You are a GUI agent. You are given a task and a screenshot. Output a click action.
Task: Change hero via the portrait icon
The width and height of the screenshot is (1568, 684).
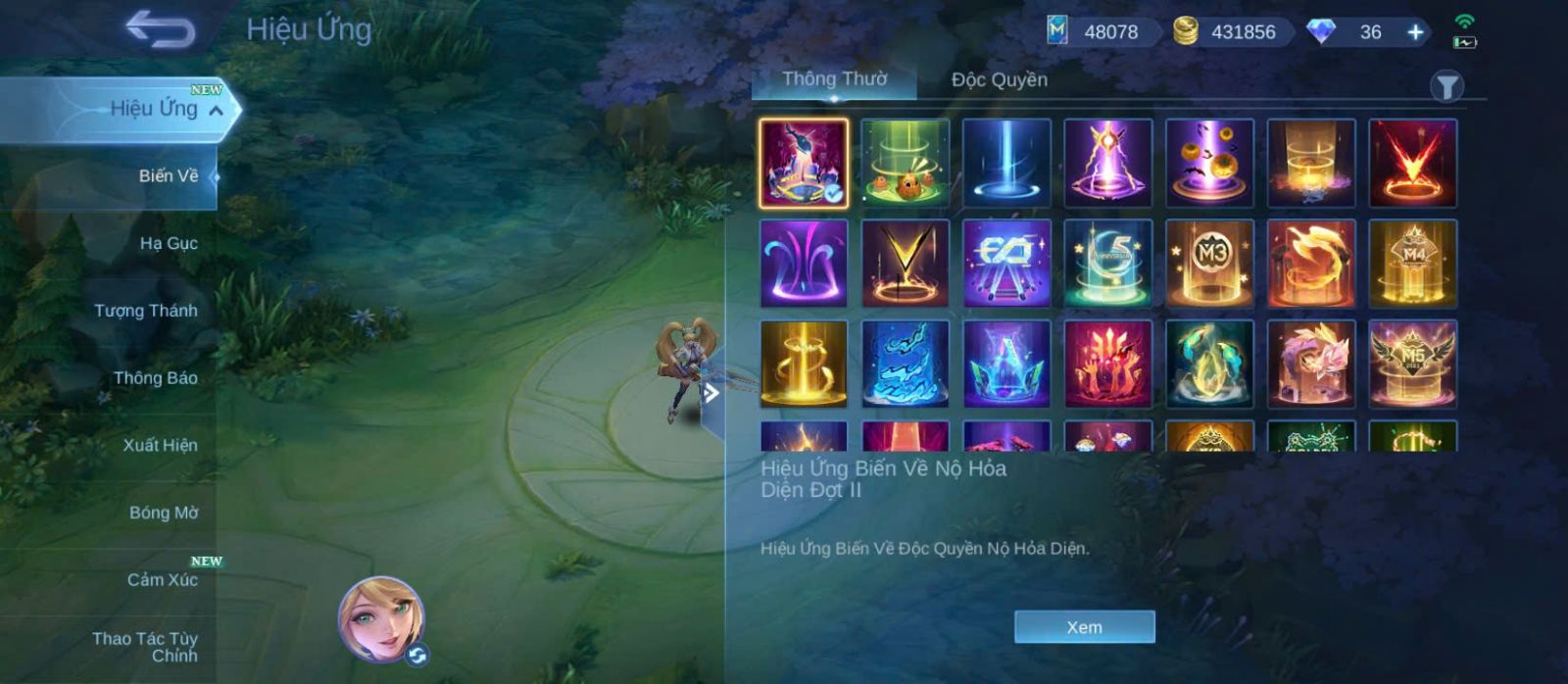pyautogui.click(x=381, y=619)
